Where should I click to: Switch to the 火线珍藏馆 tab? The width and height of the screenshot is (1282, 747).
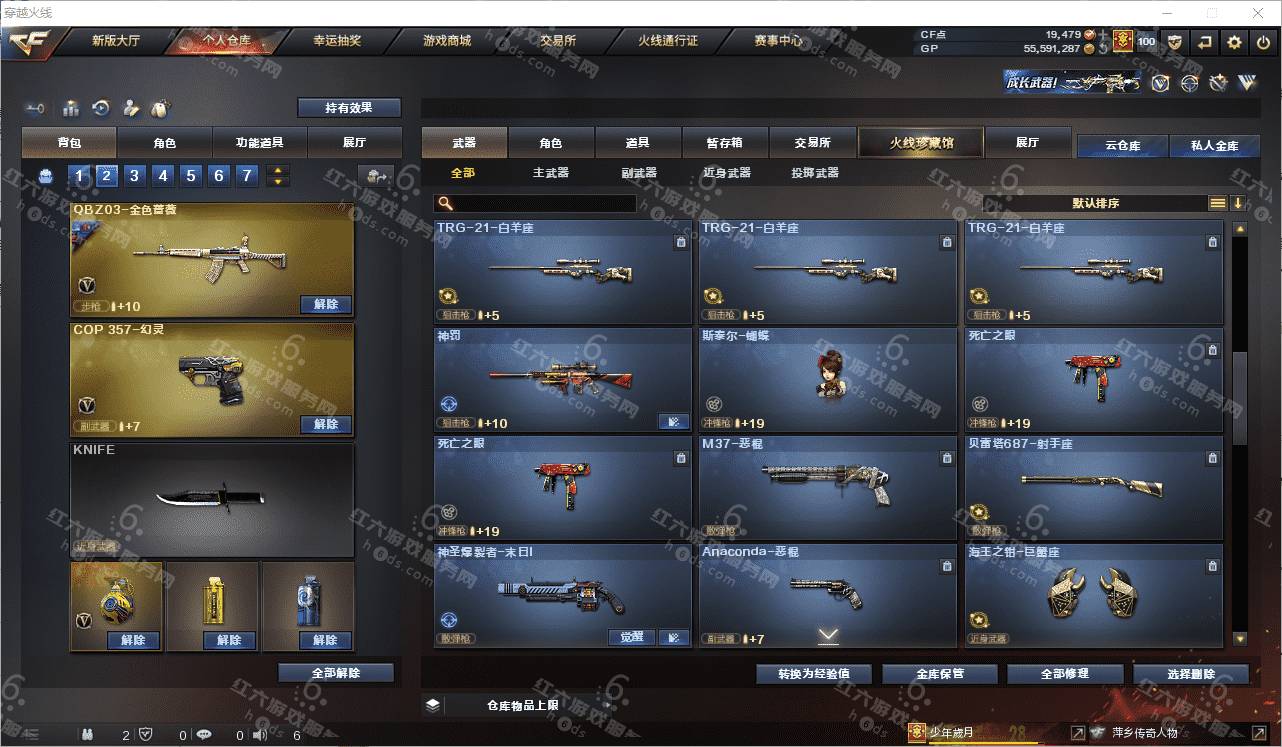pos(921,143)
